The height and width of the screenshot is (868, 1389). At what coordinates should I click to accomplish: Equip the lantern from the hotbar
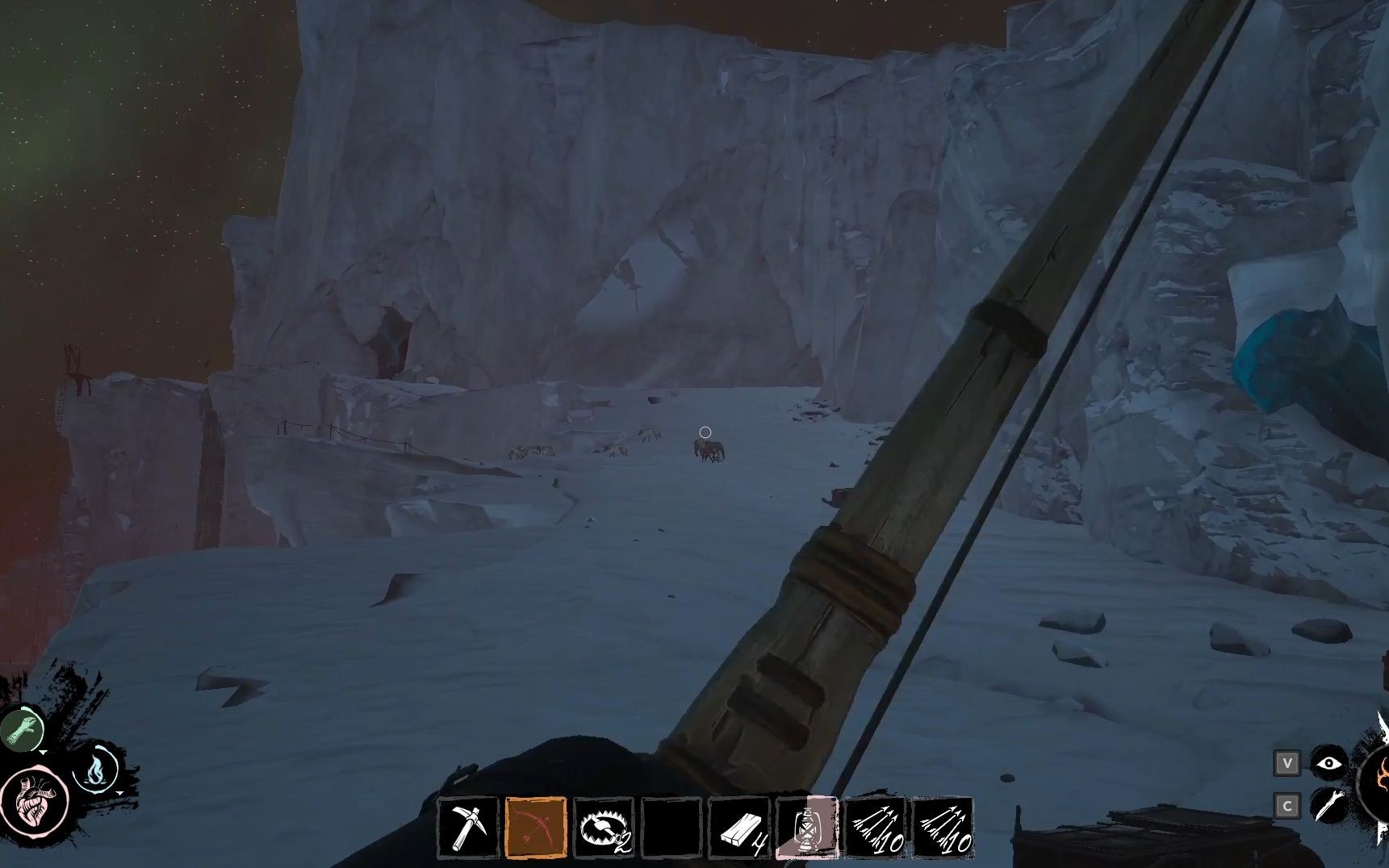pos(807,828)
